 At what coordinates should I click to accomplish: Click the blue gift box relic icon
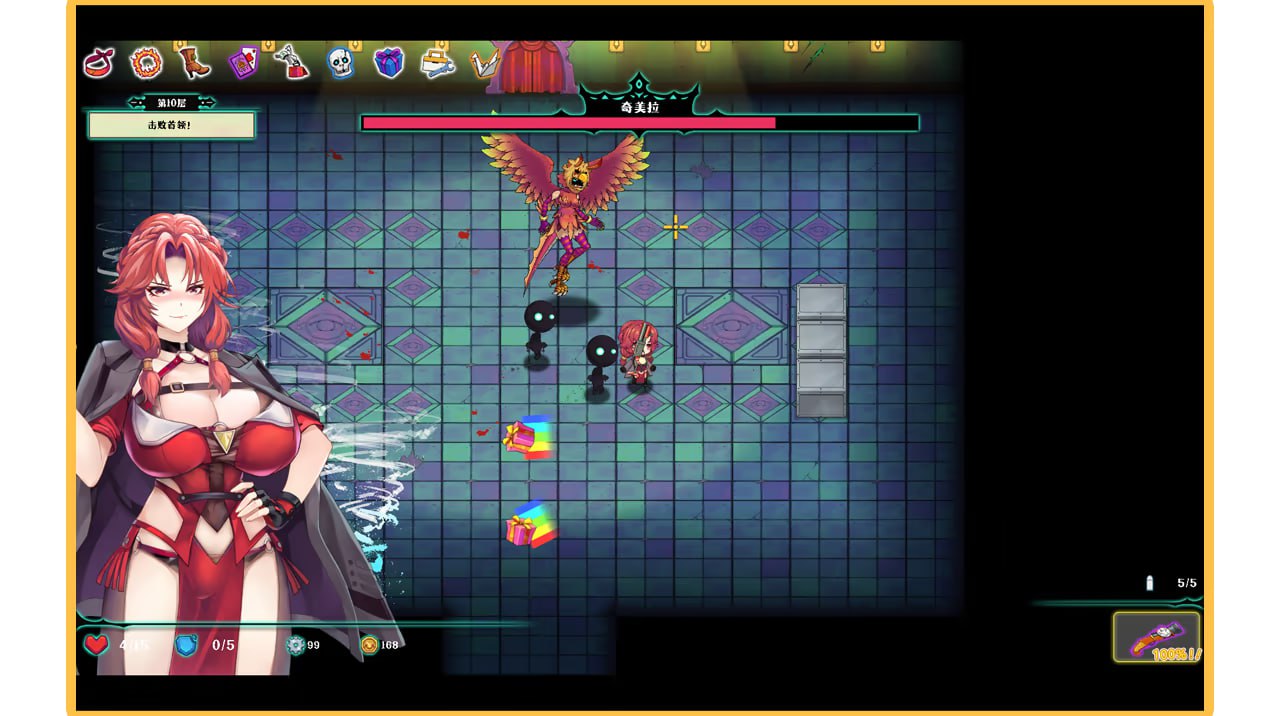(388, 63)
